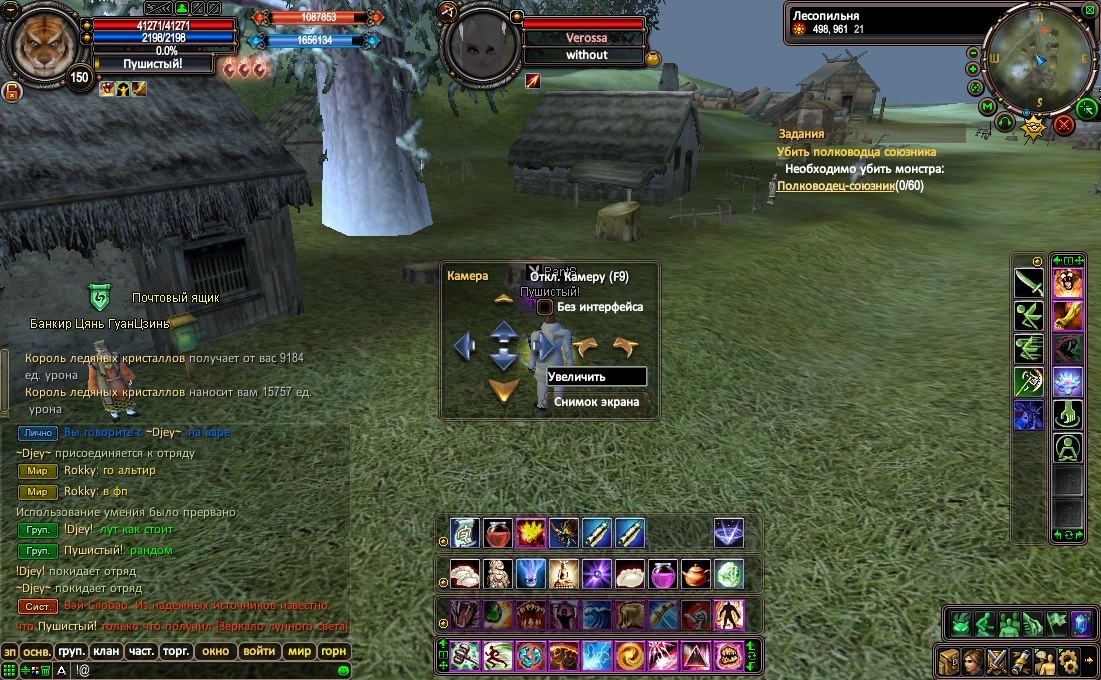Activate the blue lightning skill
Screen dimensions: 1101x680
(597, 655)
